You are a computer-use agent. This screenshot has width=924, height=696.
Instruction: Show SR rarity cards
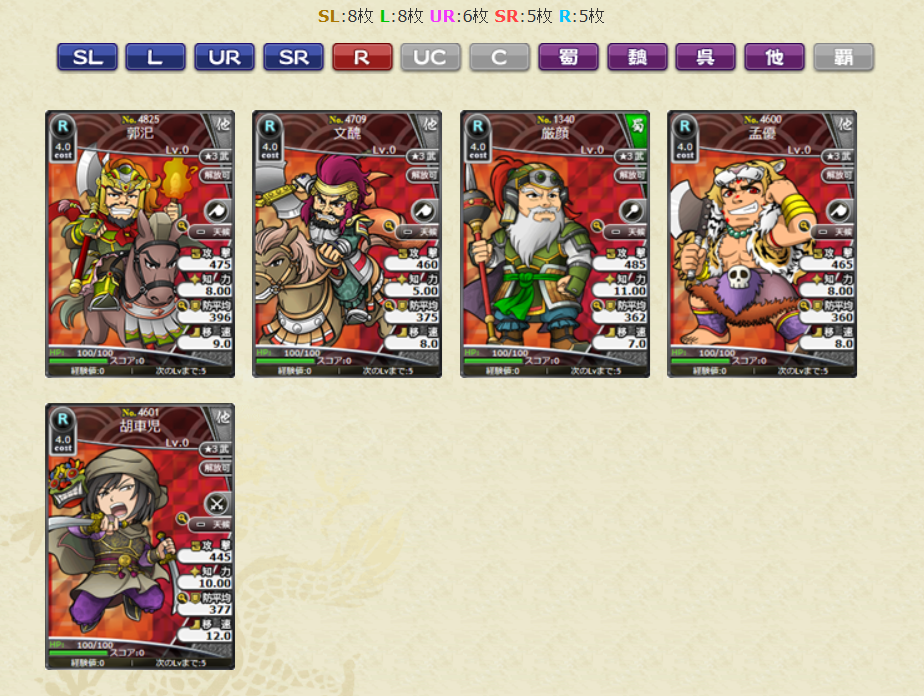point(293,58)
